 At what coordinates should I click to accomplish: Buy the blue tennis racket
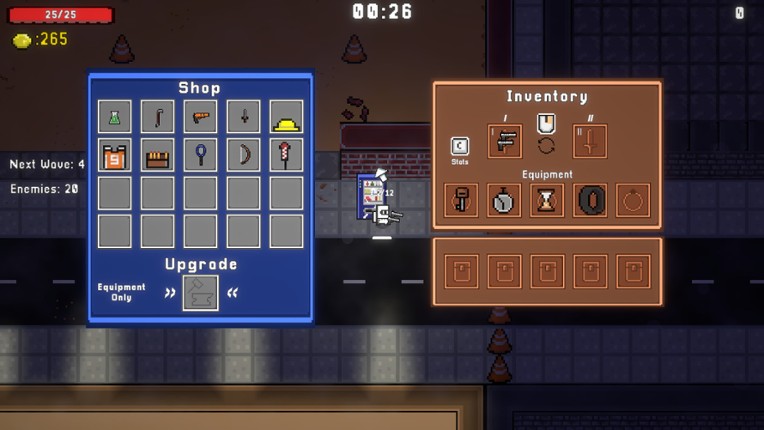click(x=201, y=155)
